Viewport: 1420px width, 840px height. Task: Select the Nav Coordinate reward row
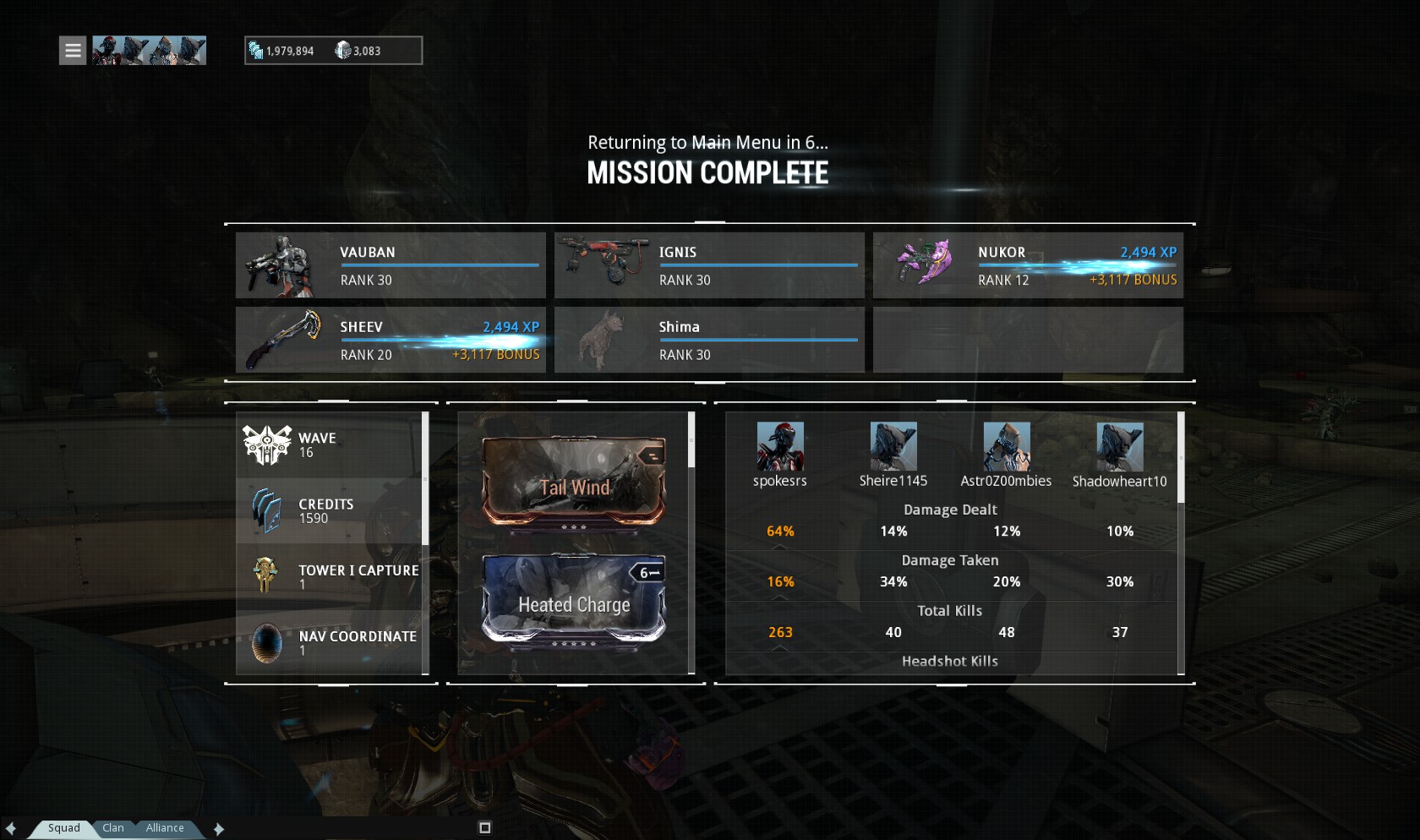(x=330, y=642)
